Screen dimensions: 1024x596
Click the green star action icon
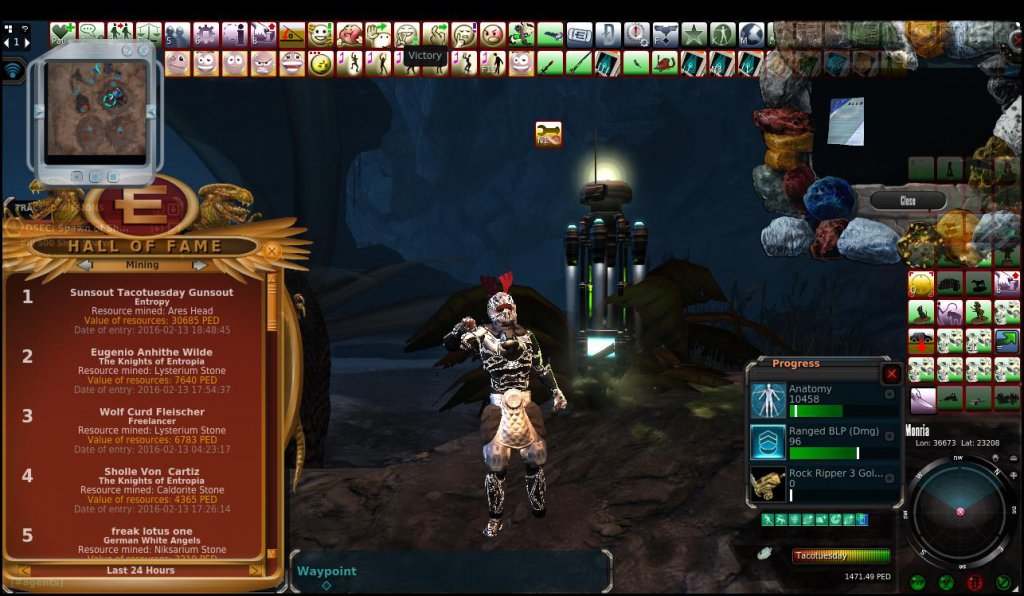694,35
